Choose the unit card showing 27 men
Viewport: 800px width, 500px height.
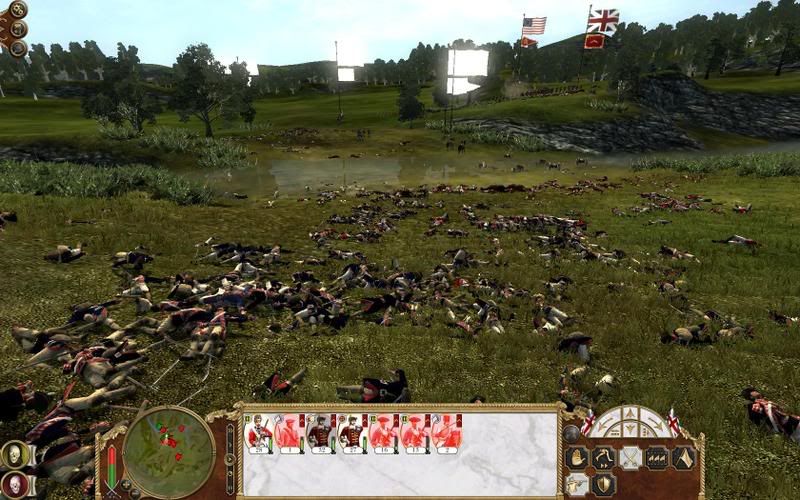click(350, 432)
